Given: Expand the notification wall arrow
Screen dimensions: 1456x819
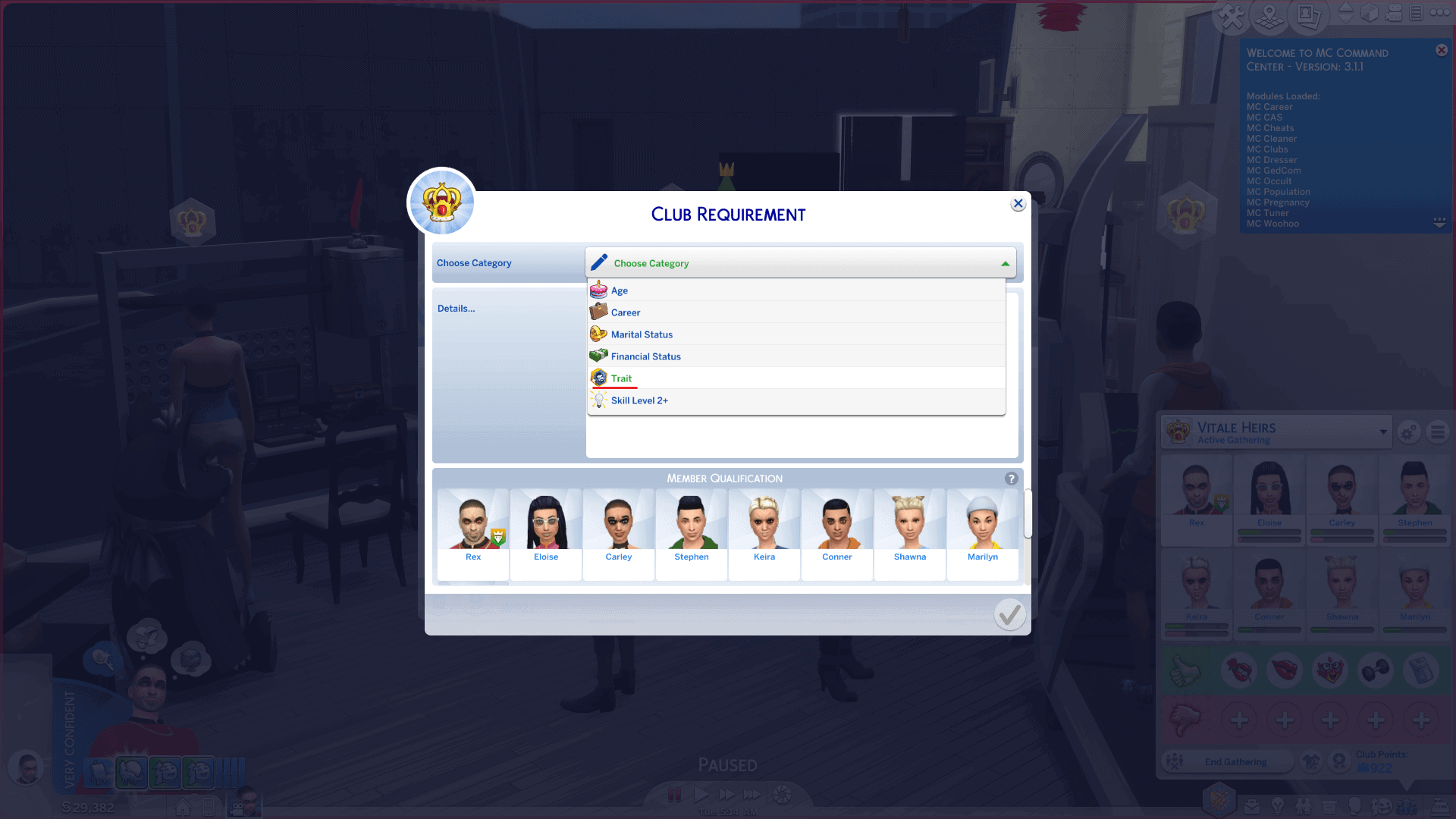Looking at the screenshot, I should 1439,222.
